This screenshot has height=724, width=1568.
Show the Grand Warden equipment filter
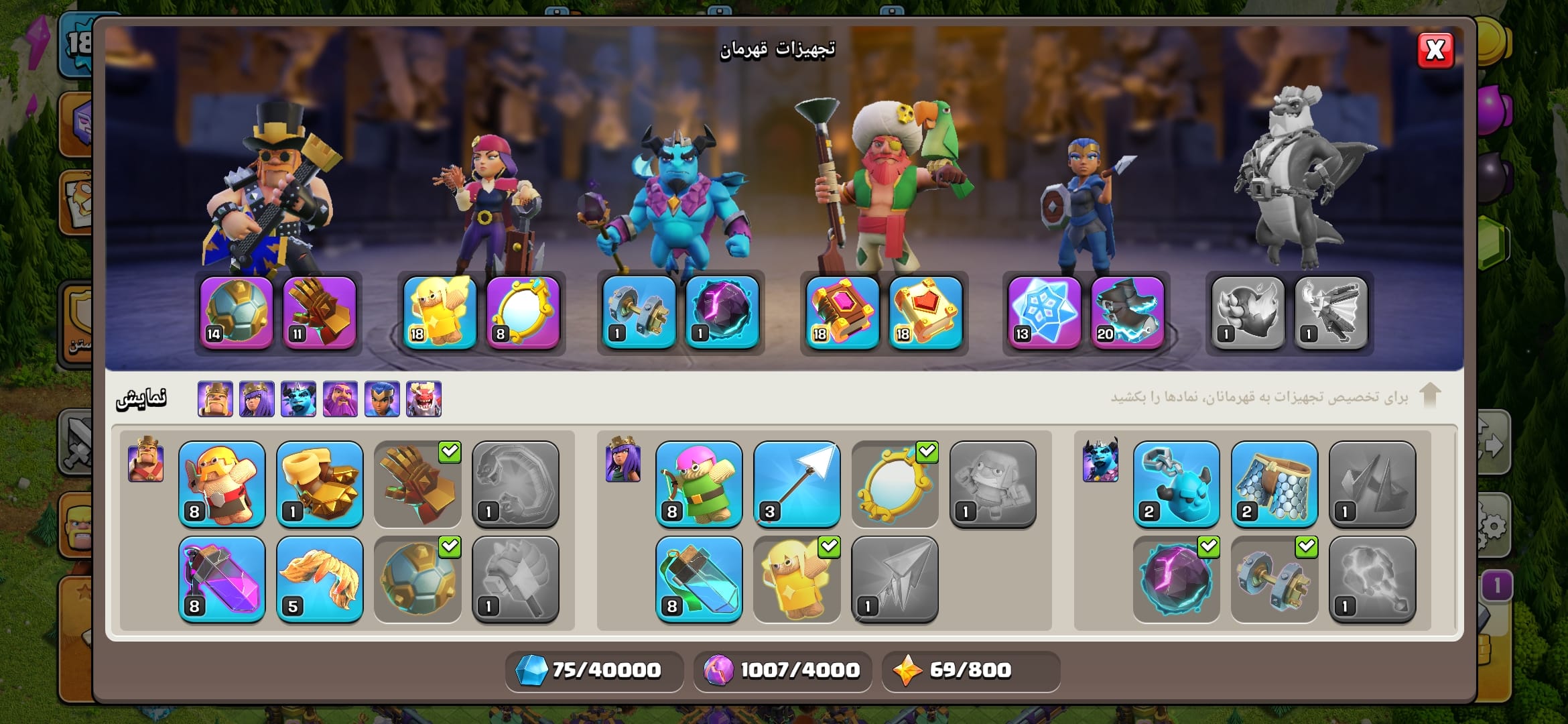pos(340,399)
